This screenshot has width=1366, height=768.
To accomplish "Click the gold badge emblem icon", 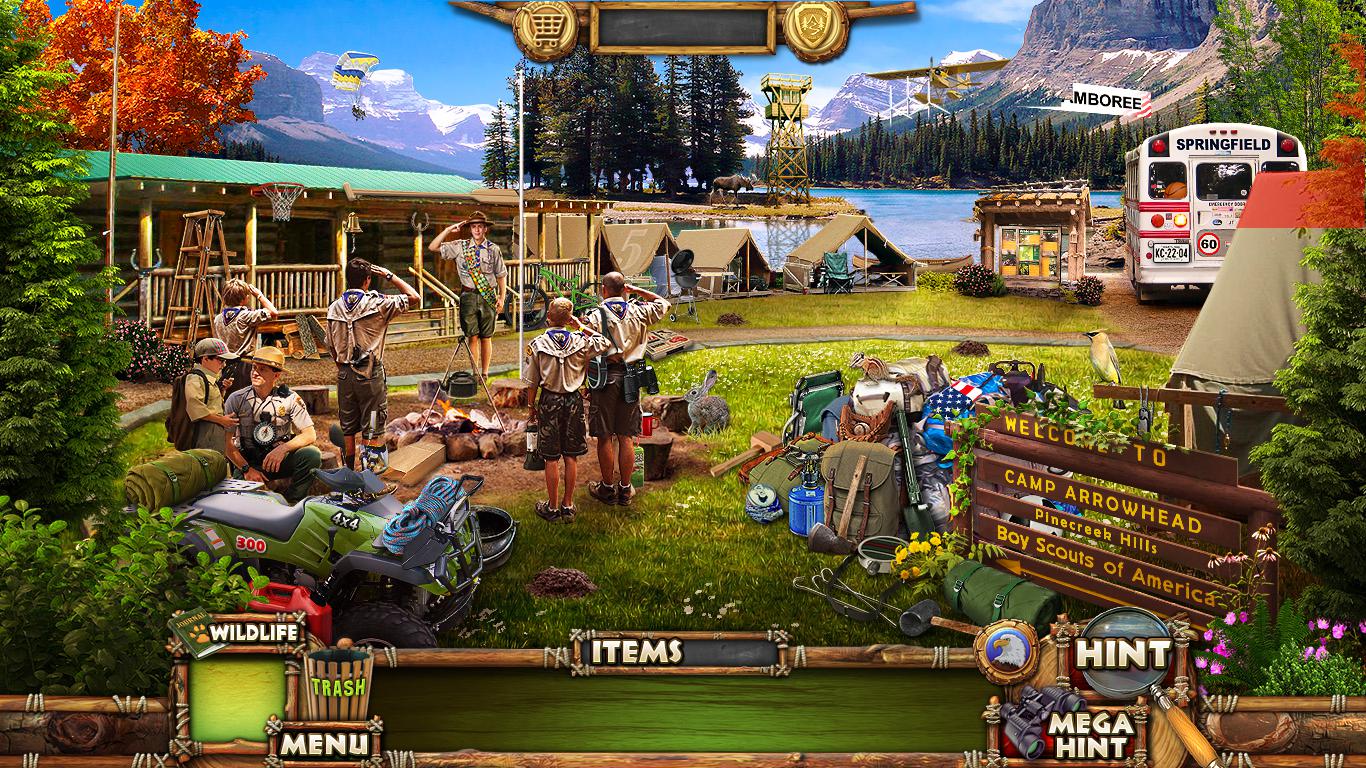I will [815, 30].
